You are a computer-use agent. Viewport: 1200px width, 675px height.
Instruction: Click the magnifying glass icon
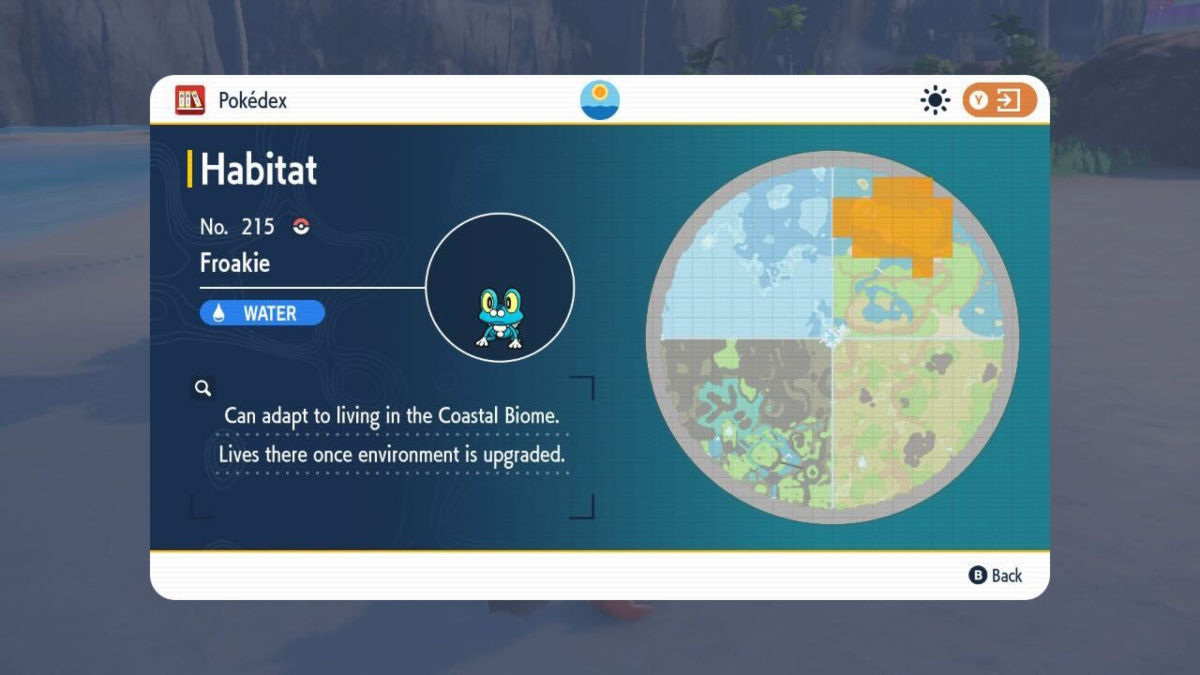pos(203,388)
